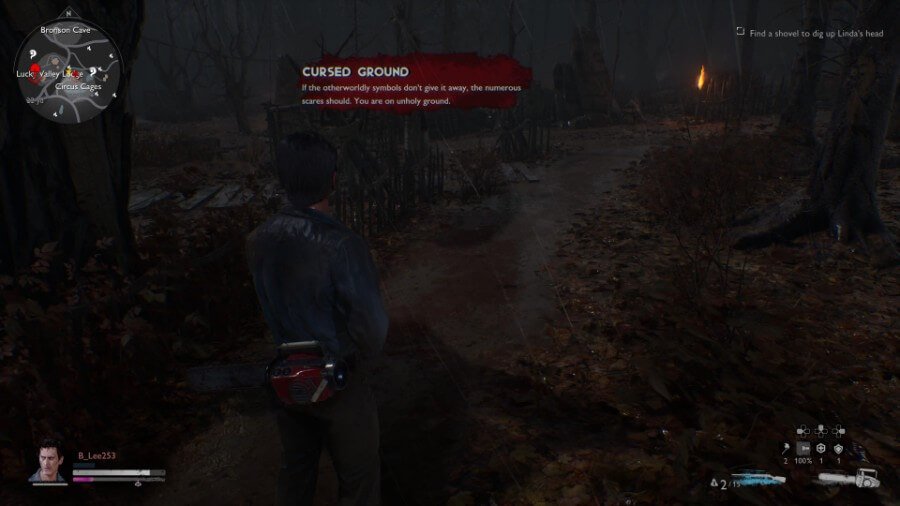Click the B_Lee253 character portrait
900x506 pixels.
pos(46,463)
